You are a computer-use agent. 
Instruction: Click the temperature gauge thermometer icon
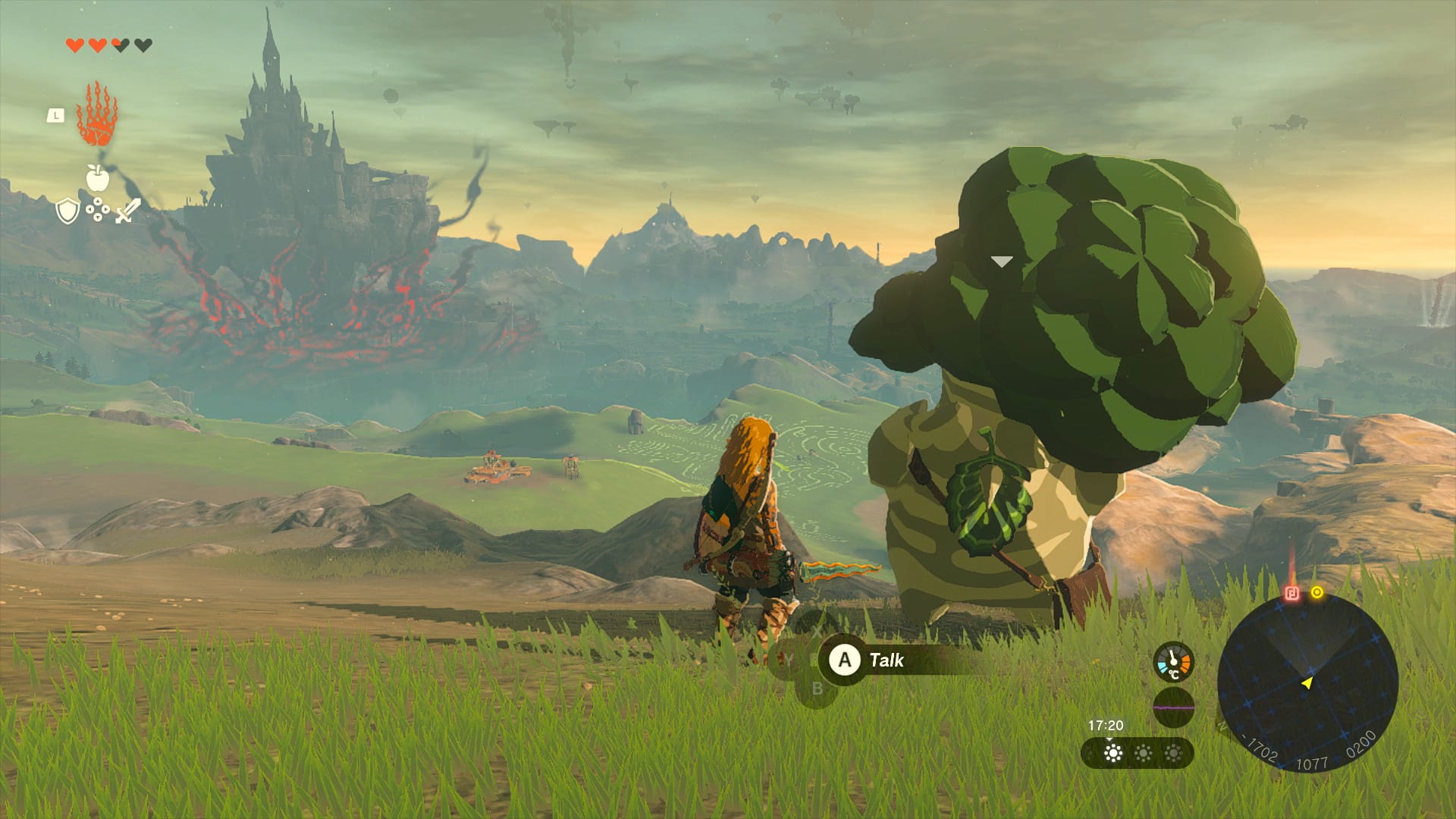point(1172,664)
